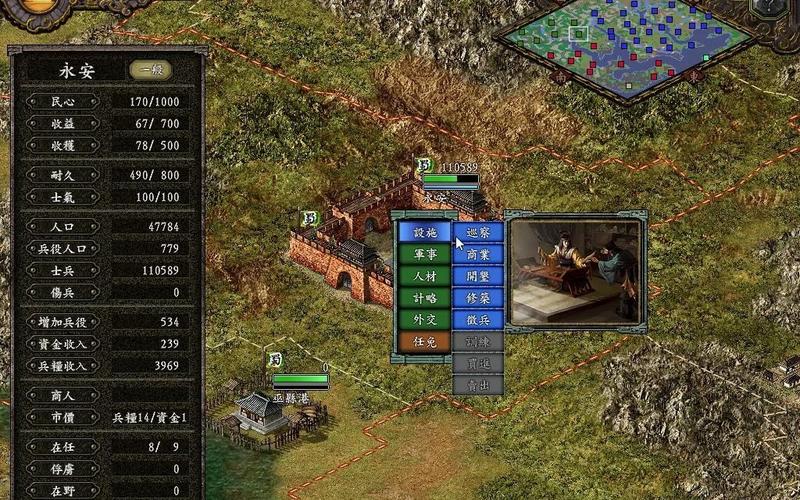800x500 pixels.
Task: Select the 任免 appointments command
Action: pos(424,342)
